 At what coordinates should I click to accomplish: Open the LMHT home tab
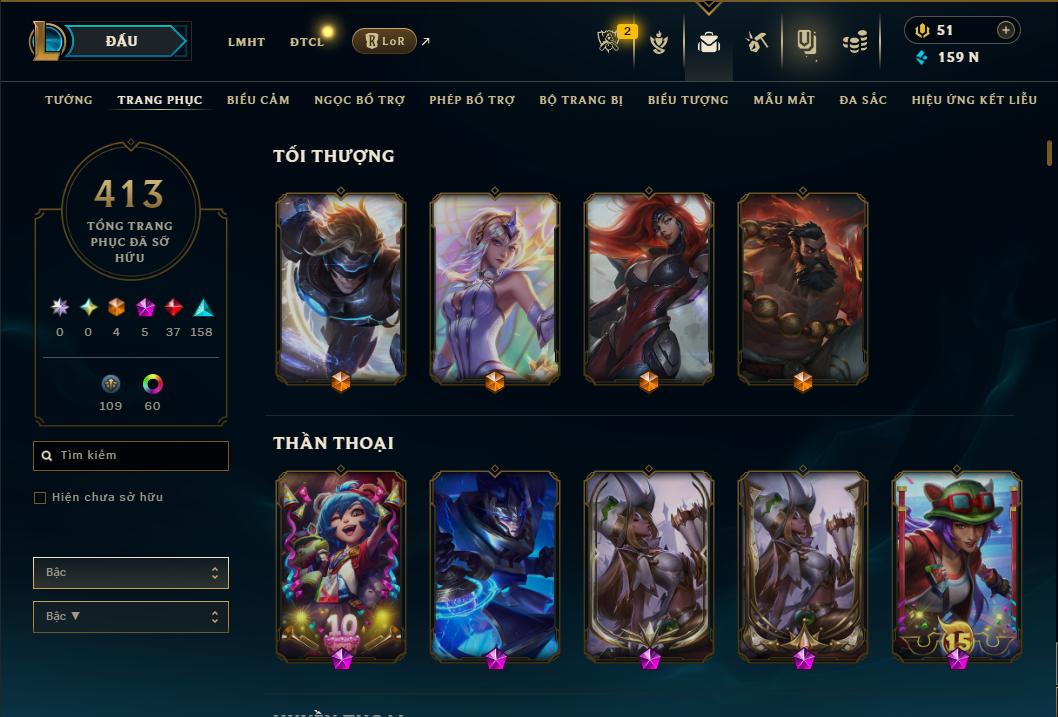tap(246, 42)
